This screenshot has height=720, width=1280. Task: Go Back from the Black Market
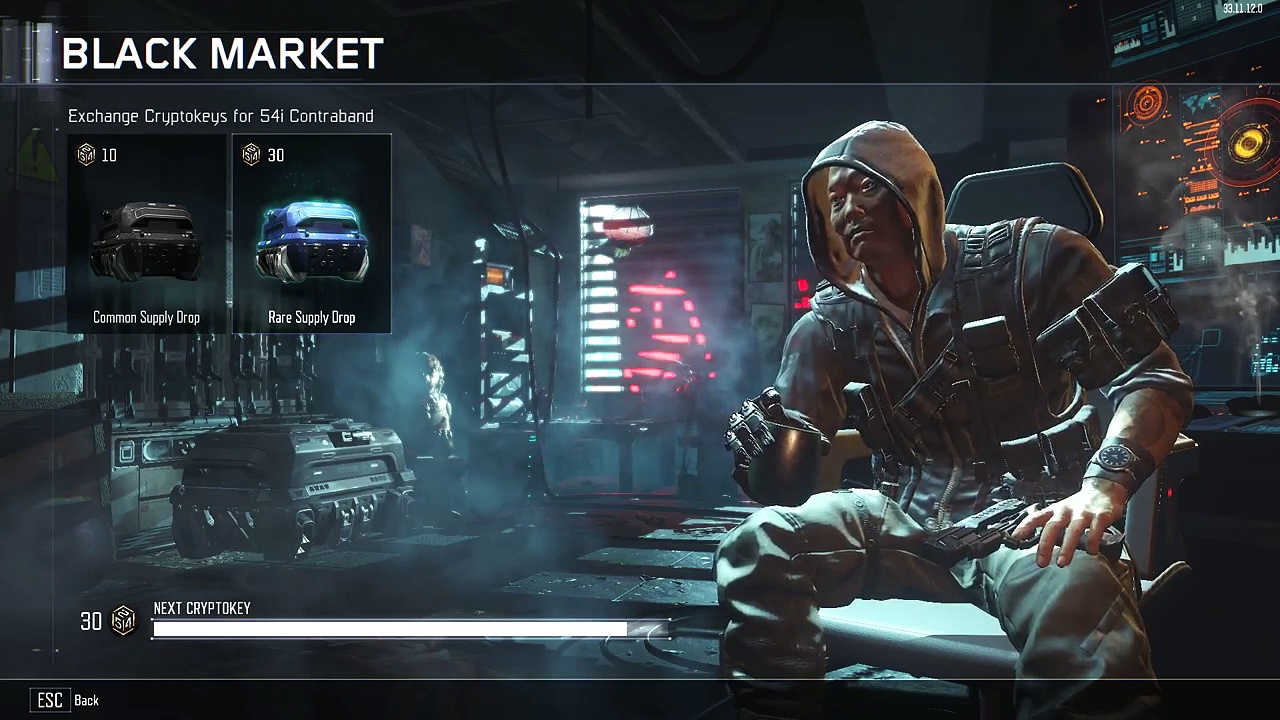pyautogui.click(x=66, y=700)
